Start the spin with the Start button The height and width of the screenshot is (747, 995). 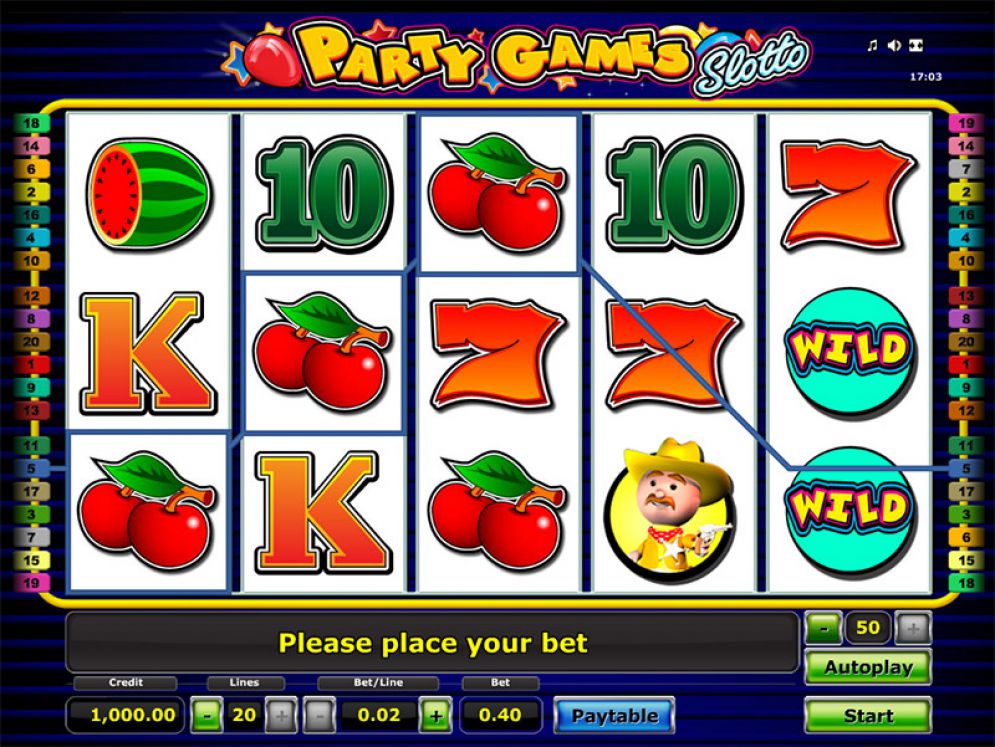[867, 716]
